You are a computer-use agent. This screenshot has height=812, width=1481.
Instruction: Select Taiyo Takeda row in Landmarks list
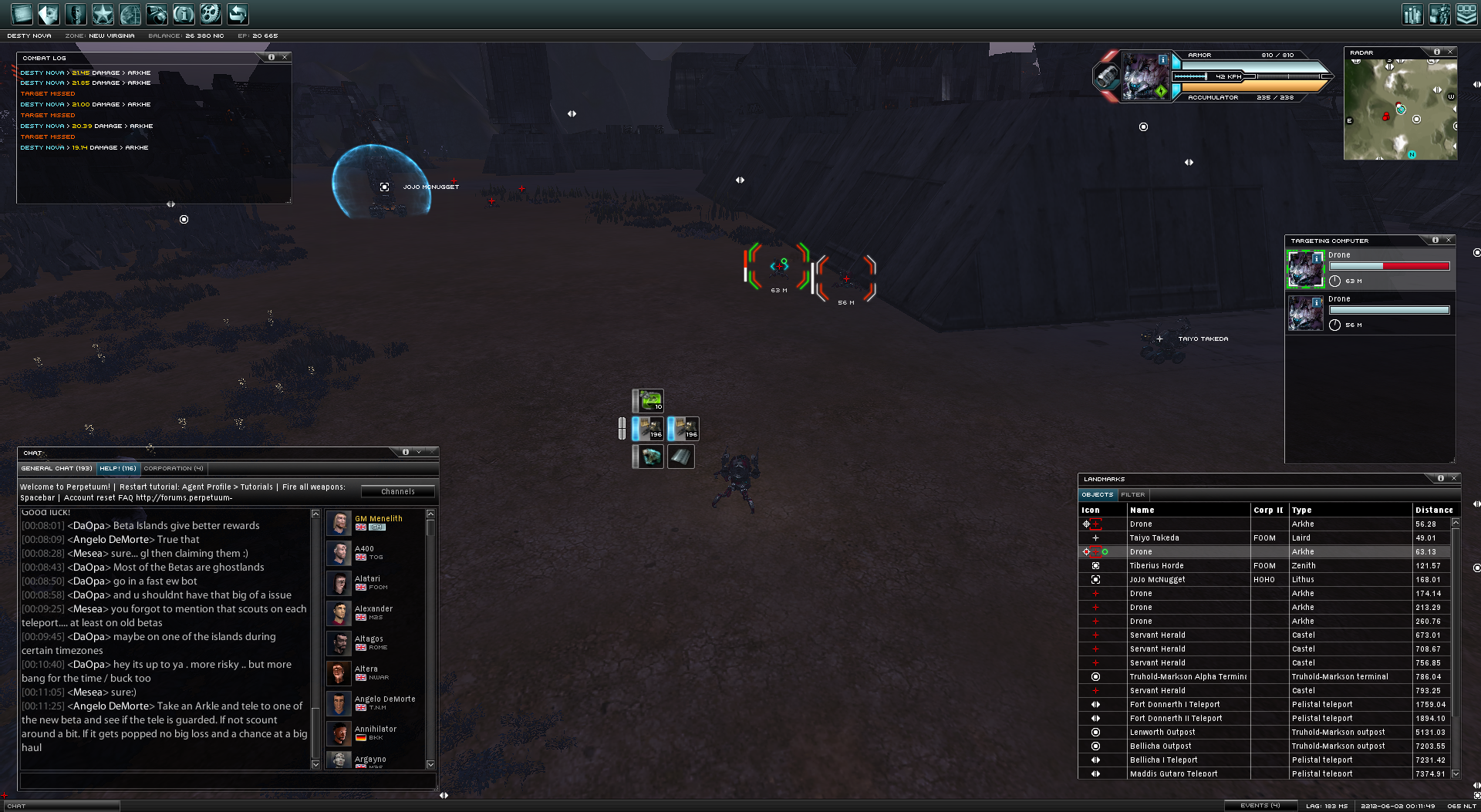1154,537
